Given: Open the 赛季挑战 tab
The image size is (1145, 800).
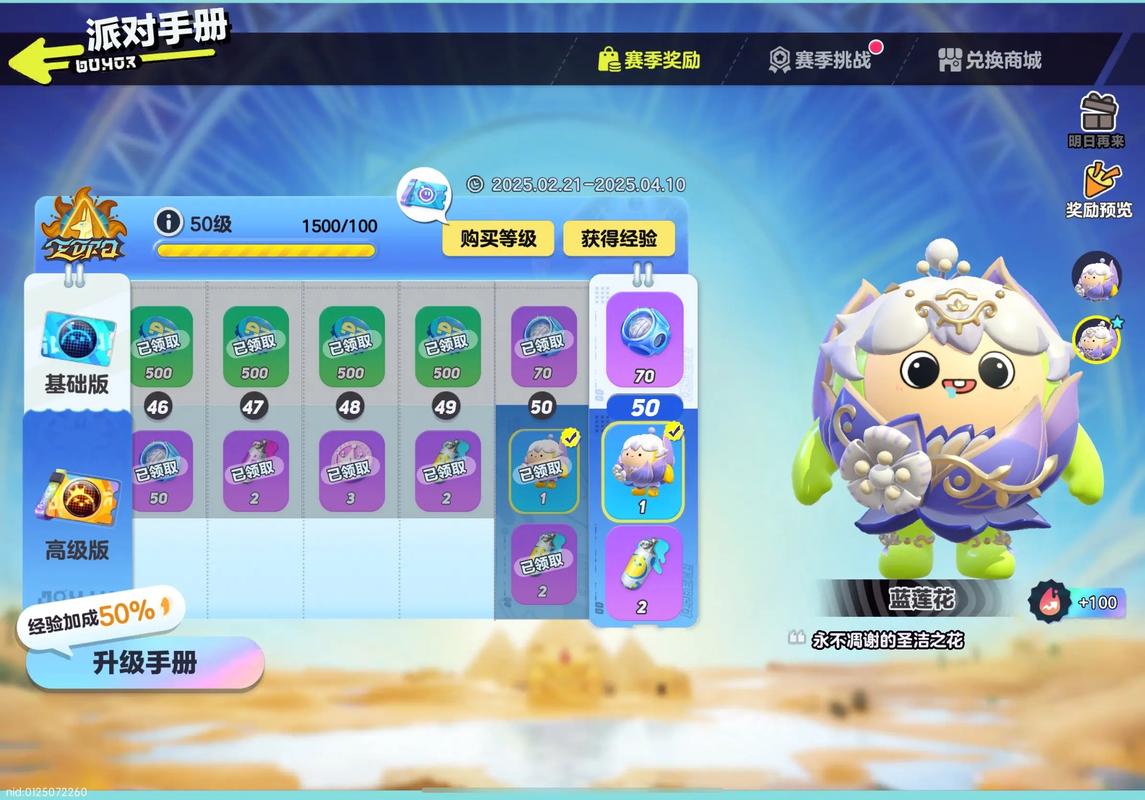Looking at the screenshot, I should [x=820, y=60].
